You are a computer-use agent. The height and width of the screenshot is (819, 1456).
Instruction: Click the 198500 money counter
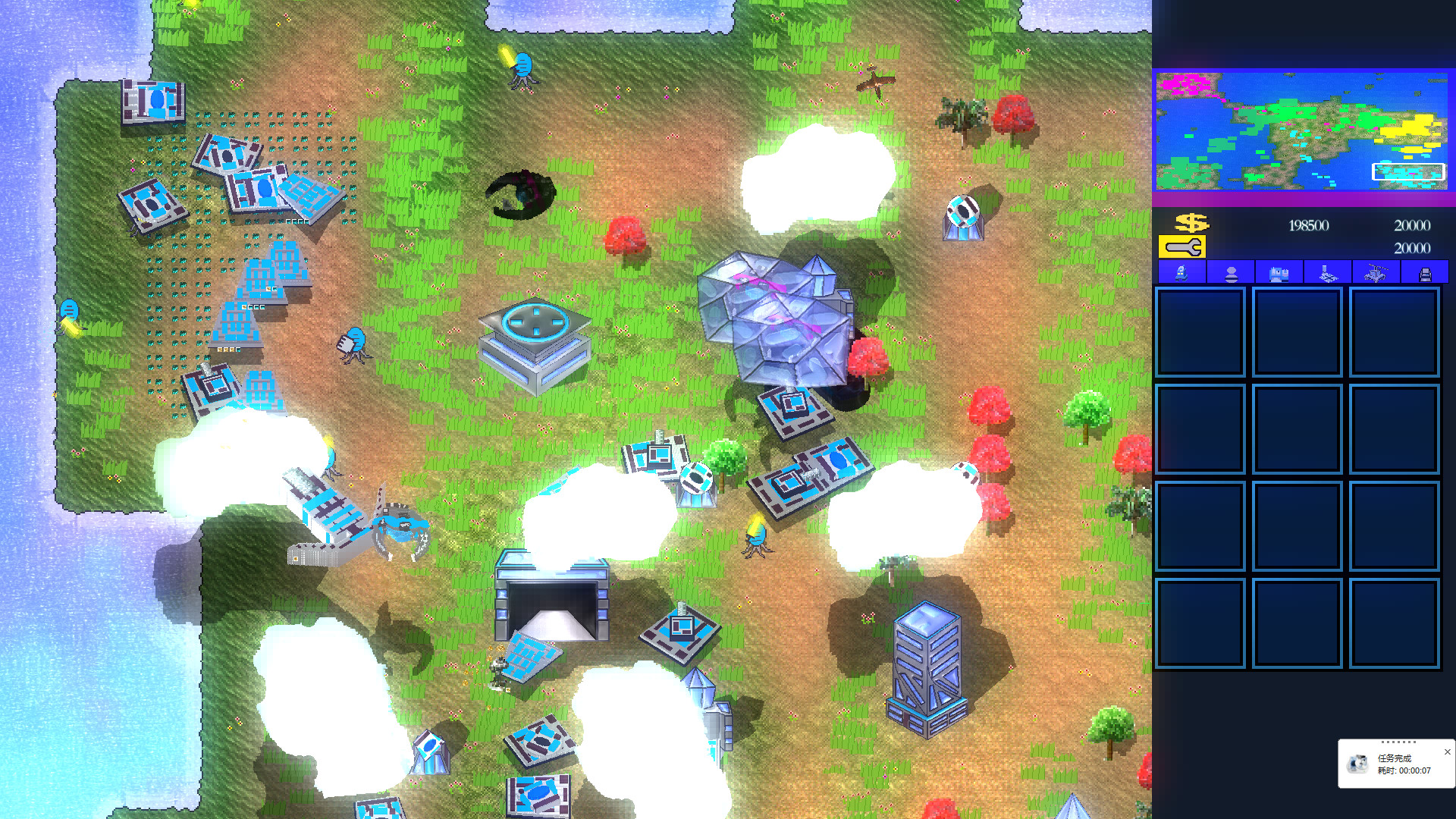[x=1307, y=225]
